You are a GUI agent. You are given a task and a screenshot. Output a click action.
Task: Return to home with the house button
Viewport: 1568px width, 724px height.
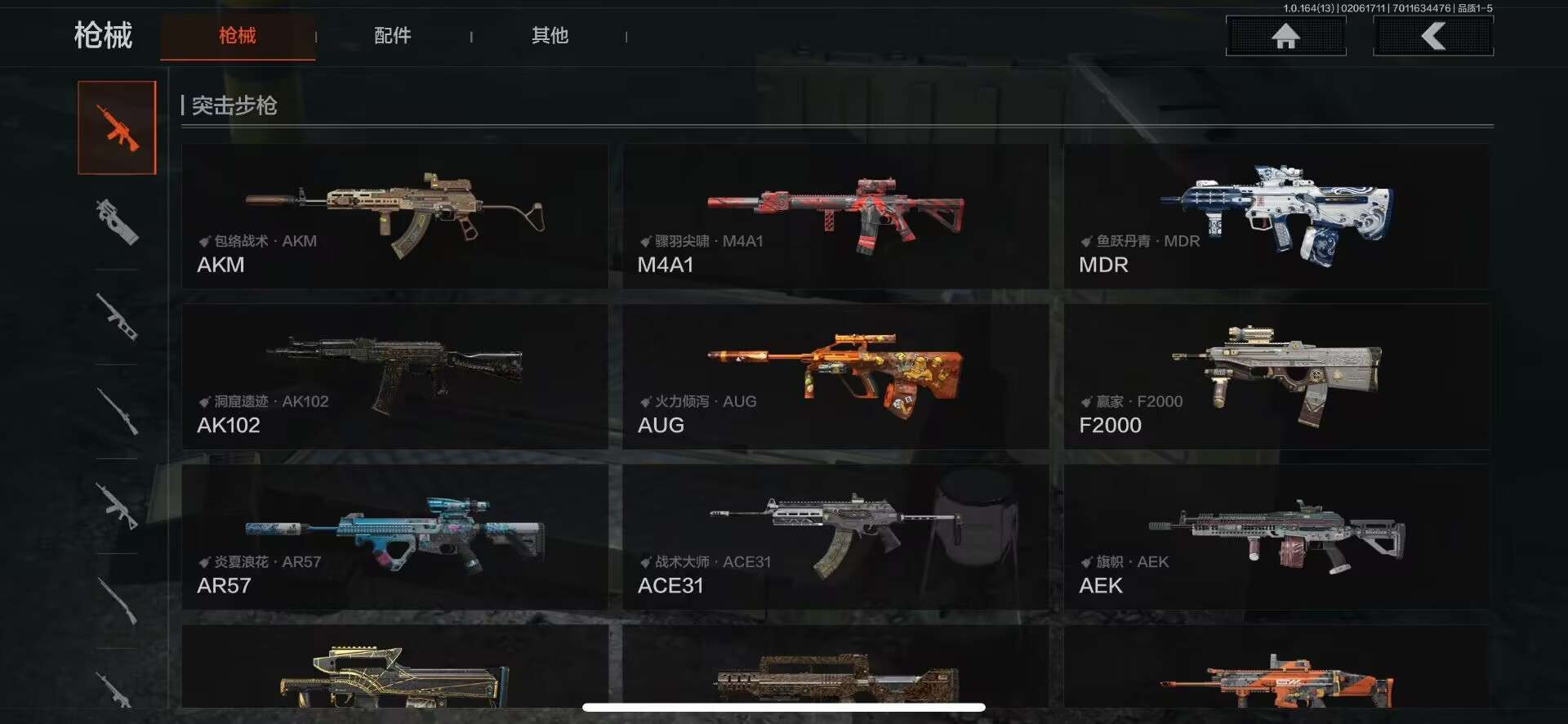pyautogui.click(x=1285, y=36)
